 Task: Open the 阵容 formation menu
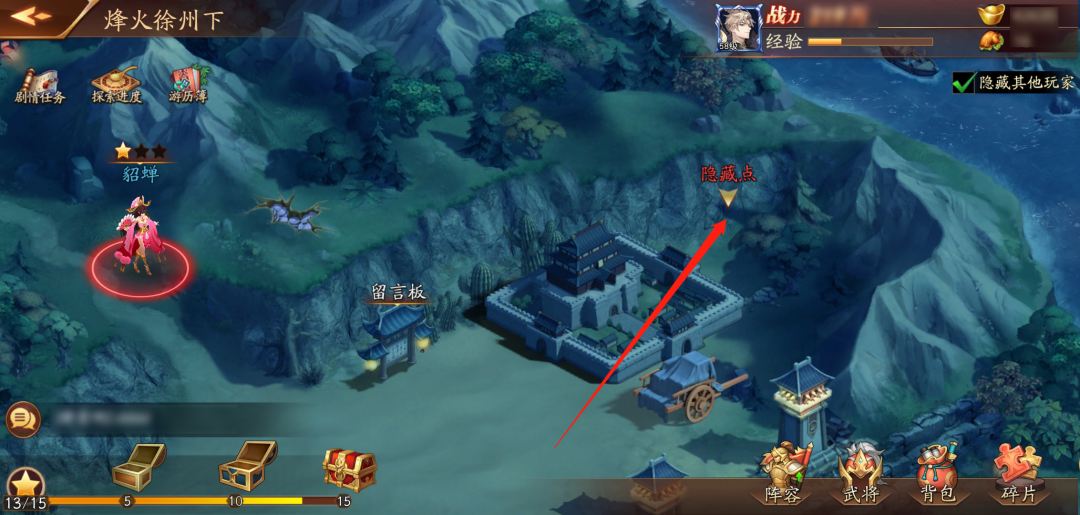click(783, 473)
